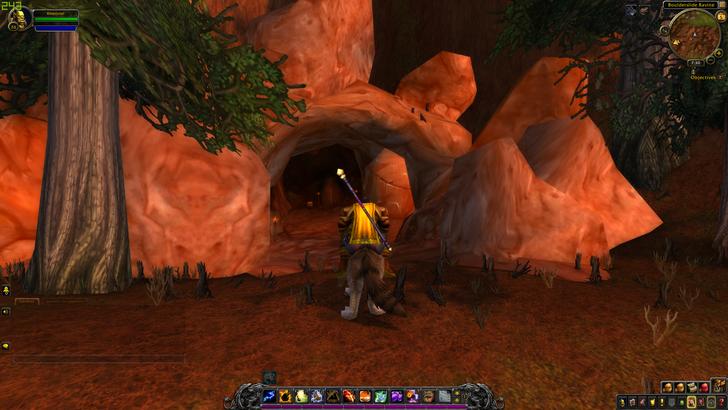Click the Boulderslide Ravine zone label
Image resolution: width=728 pixels, height=410 pixels.
point(688,5)
